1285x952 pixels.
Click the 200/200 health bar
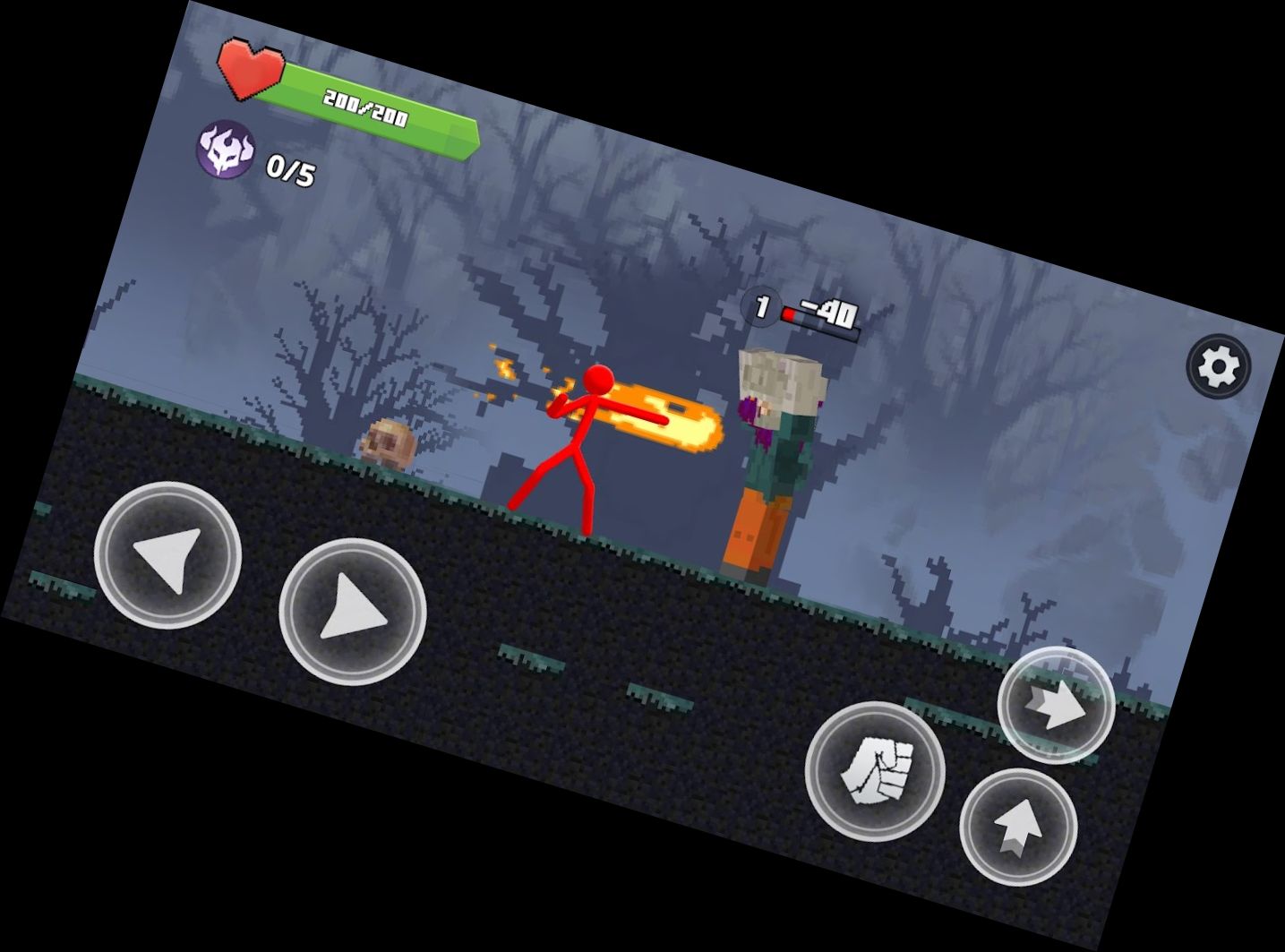[x=367, y=107]
